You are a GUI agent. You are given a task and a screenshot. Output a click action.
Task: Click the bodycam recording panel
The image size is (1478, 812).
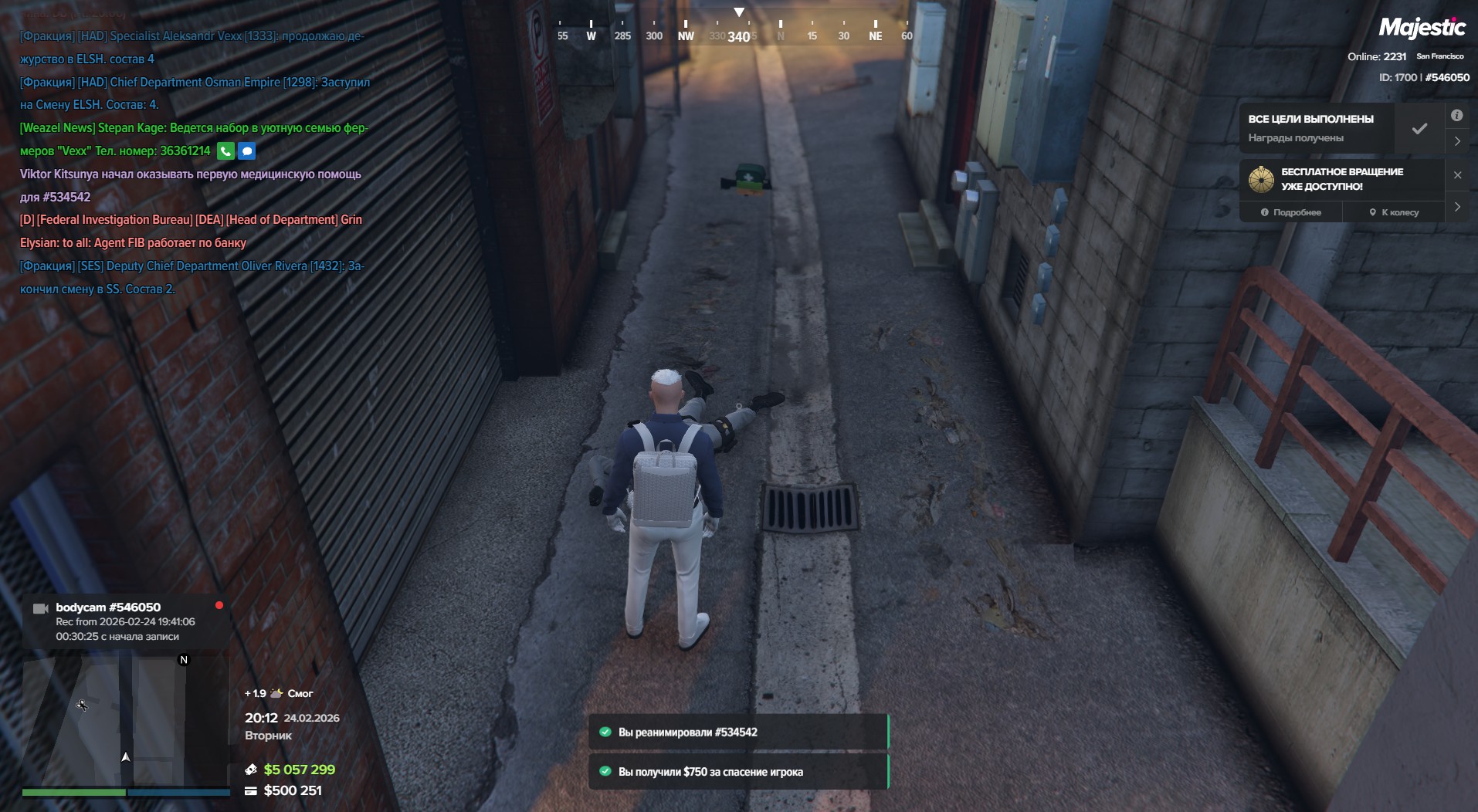tap(125, 621)
